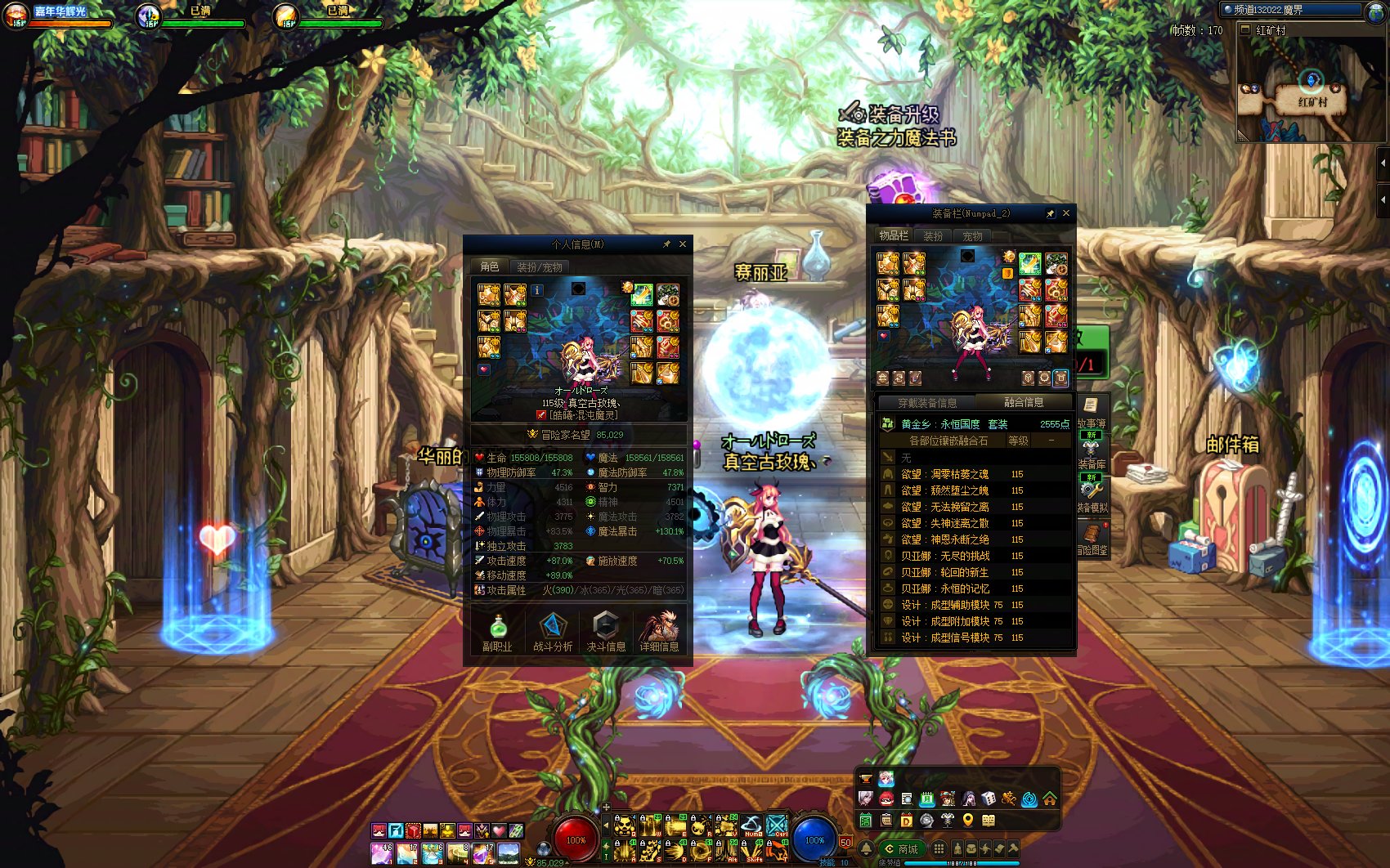
Task: Toggle the bell notification icon near the mall
Action: [866, 850]
